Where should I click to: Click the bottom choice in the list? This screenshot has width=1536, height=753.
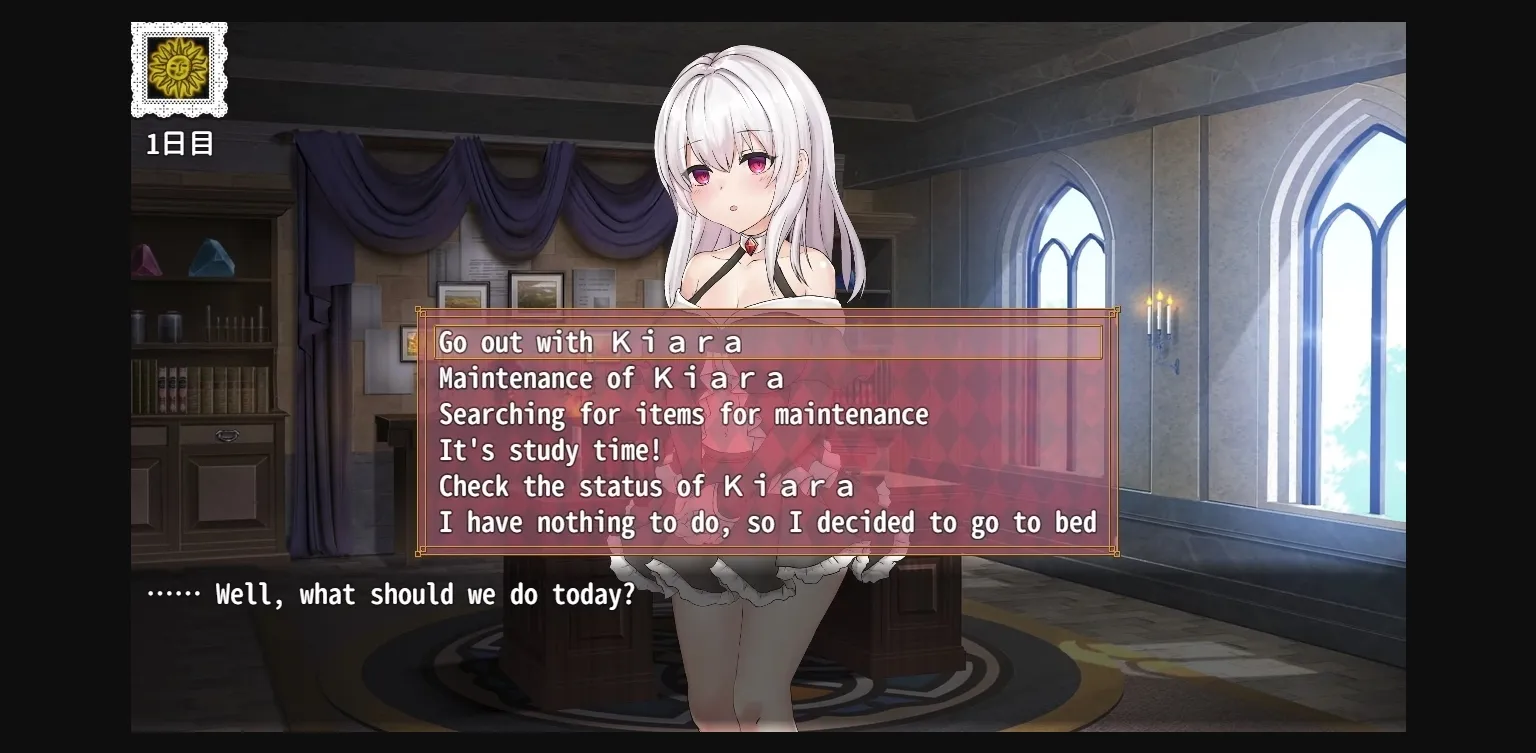[x=765, y=522]
